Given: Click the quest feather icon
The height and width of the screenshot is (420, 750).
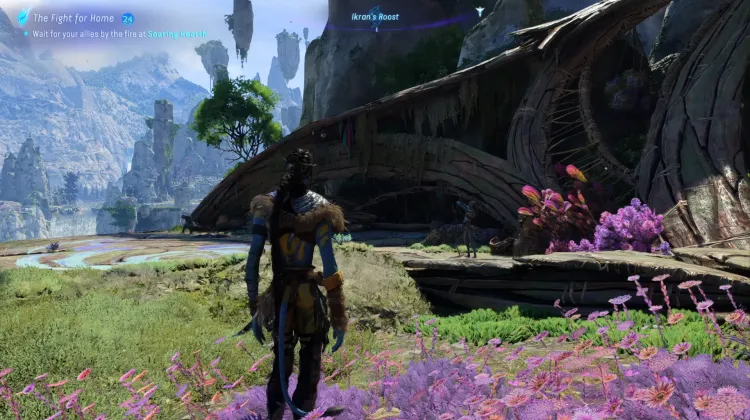Looking at the screenshot, I should click(x=20, y=18).
